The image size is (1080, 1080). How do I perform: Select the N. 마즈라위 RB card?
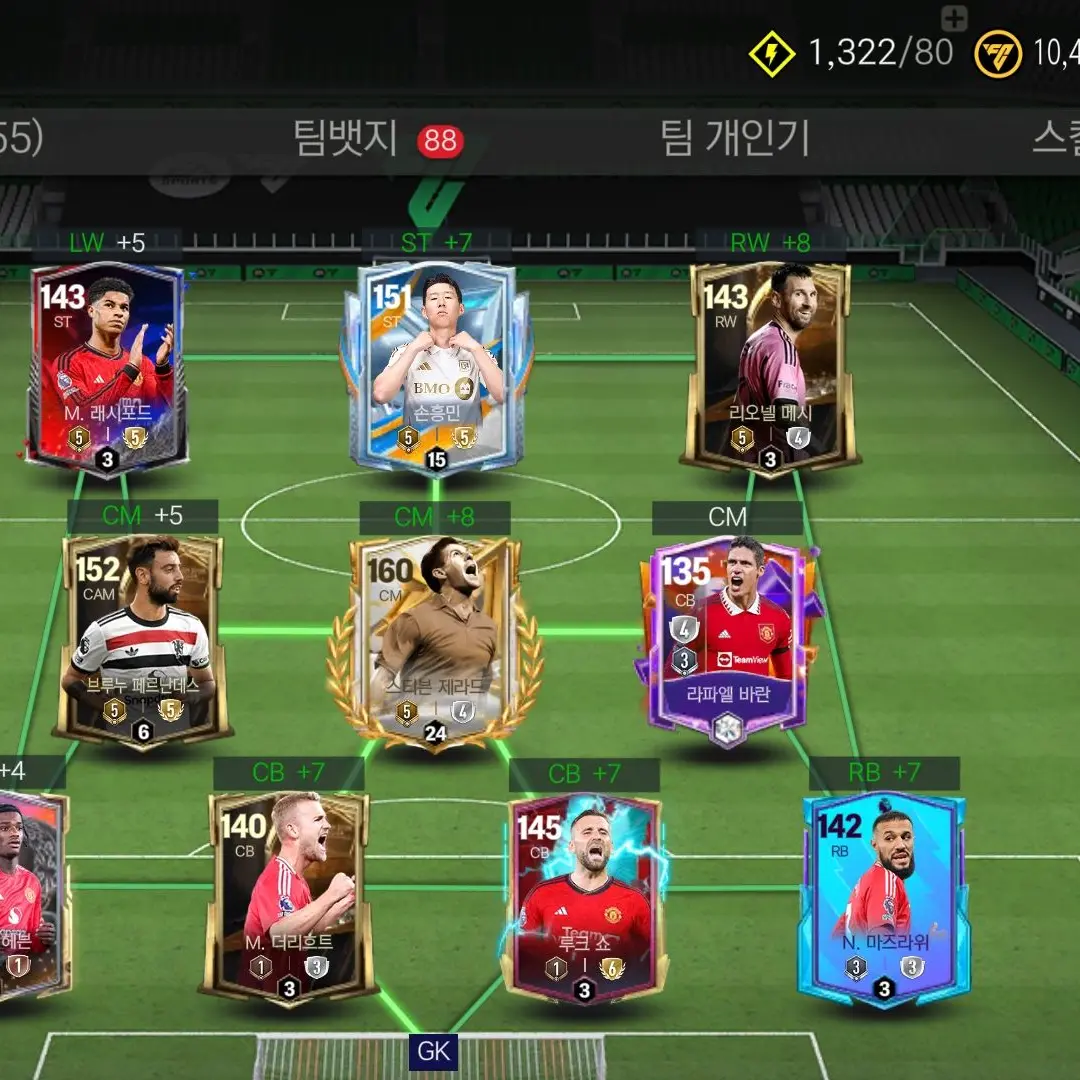coord(884,897)
